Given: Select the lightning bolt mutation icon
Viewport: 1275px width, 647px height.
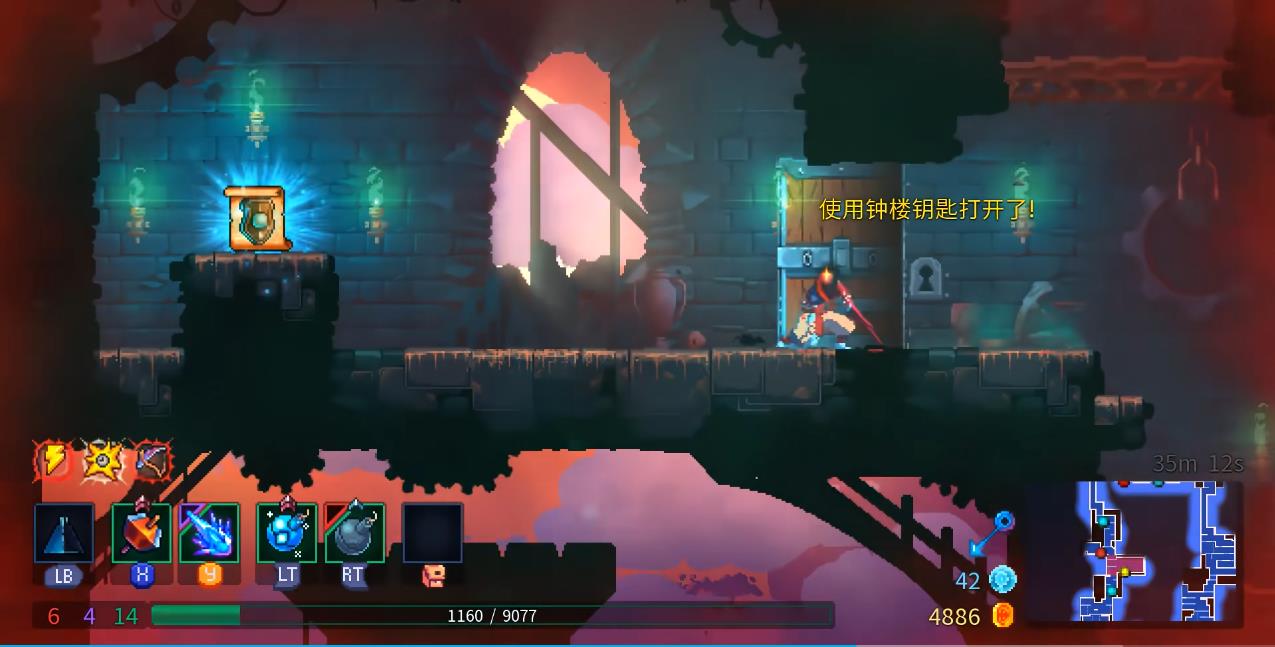Looking at the screenshot, I should (x=52, y=461).
